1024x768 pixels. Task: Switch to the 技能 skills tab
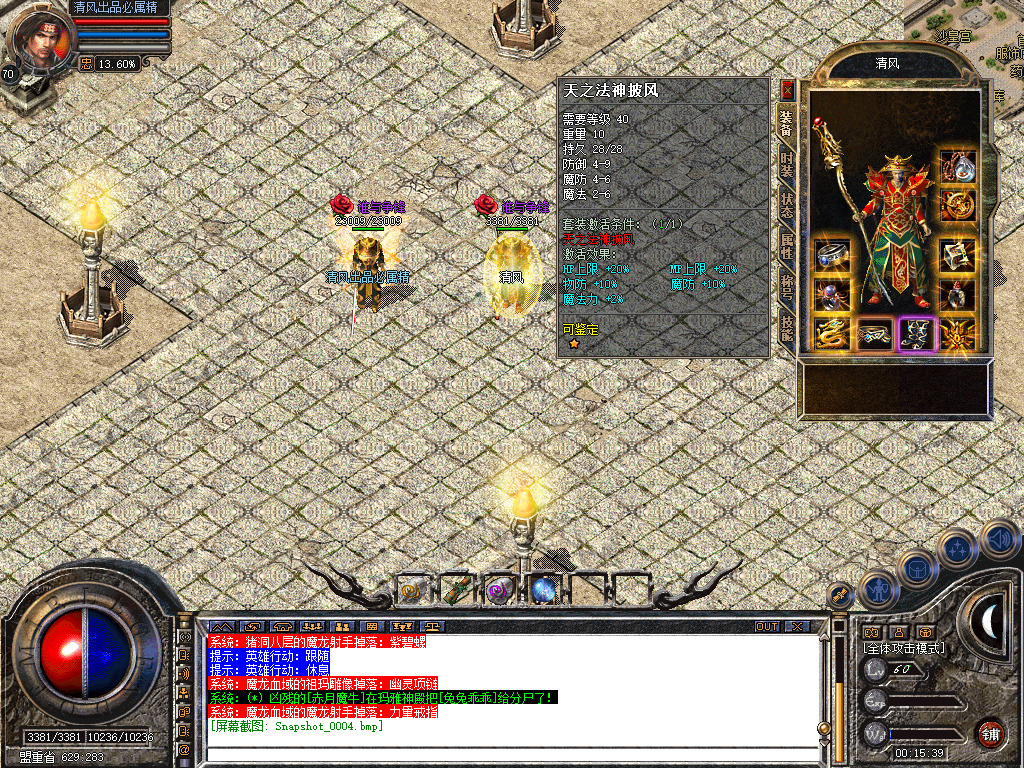coord(787,331)
